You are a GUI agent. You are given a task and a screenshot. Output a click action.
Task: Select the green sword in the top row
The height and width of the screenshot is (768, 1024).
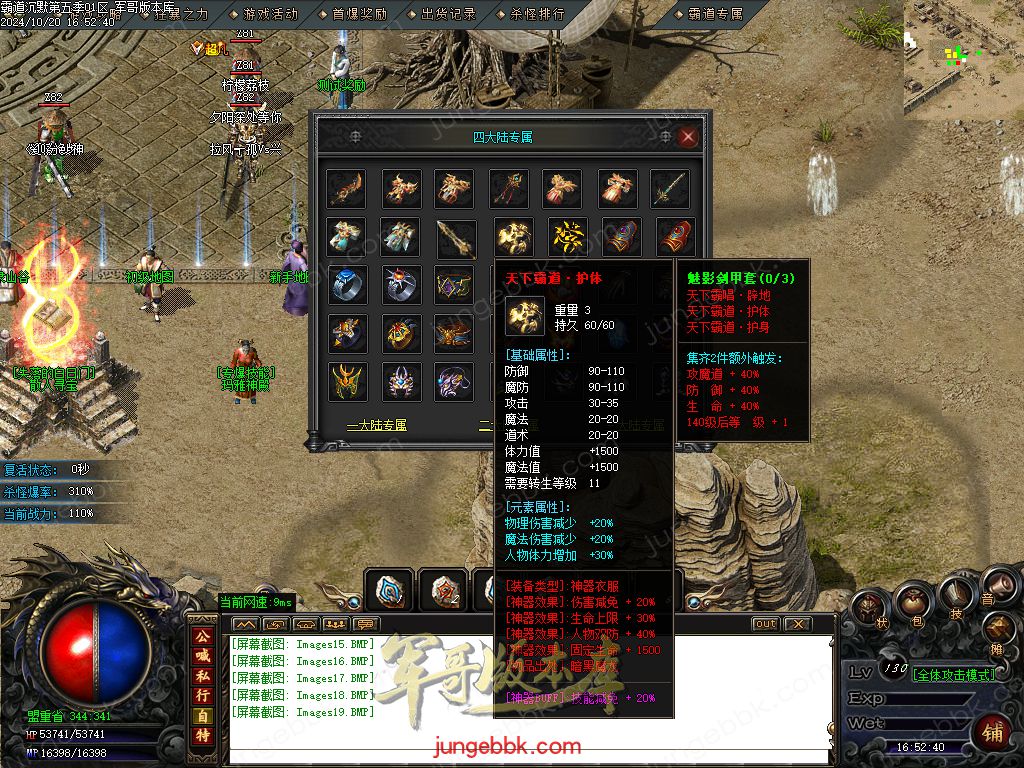(670, 188)
